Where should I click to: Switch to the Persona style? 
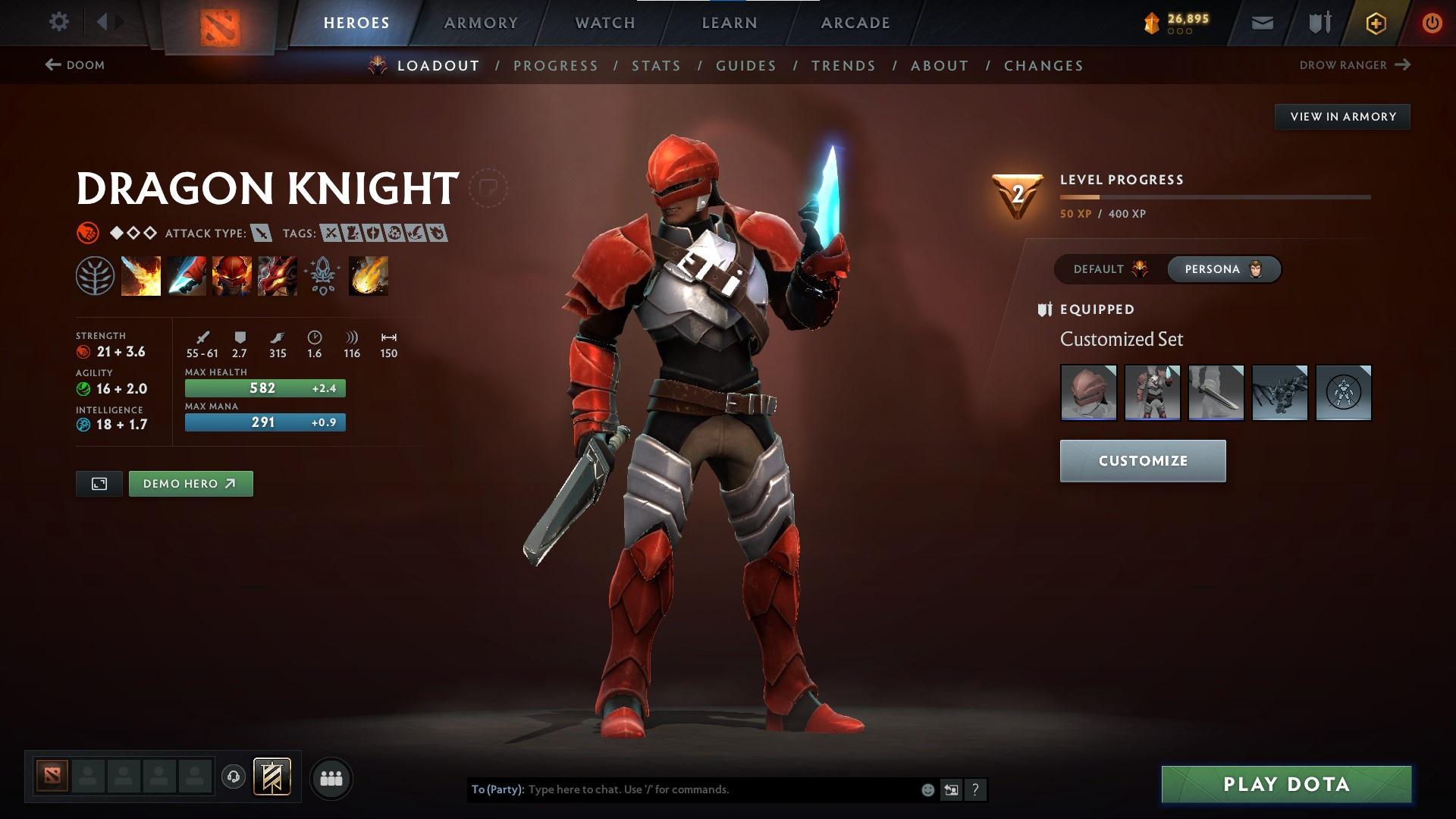point(1223,268)
